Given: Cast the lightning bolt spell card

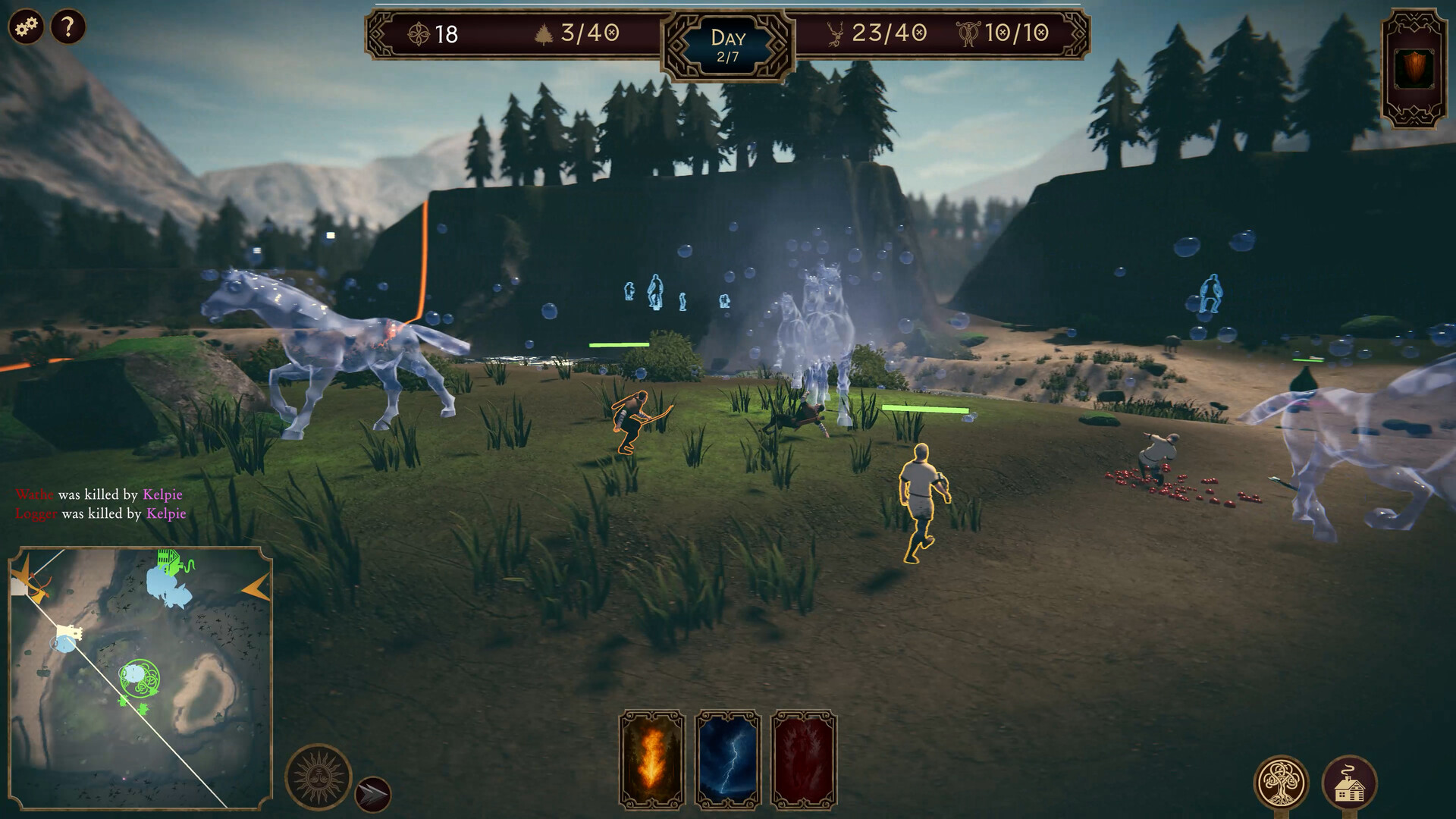Looking at the screenshot, I should [x=728, y=760].
